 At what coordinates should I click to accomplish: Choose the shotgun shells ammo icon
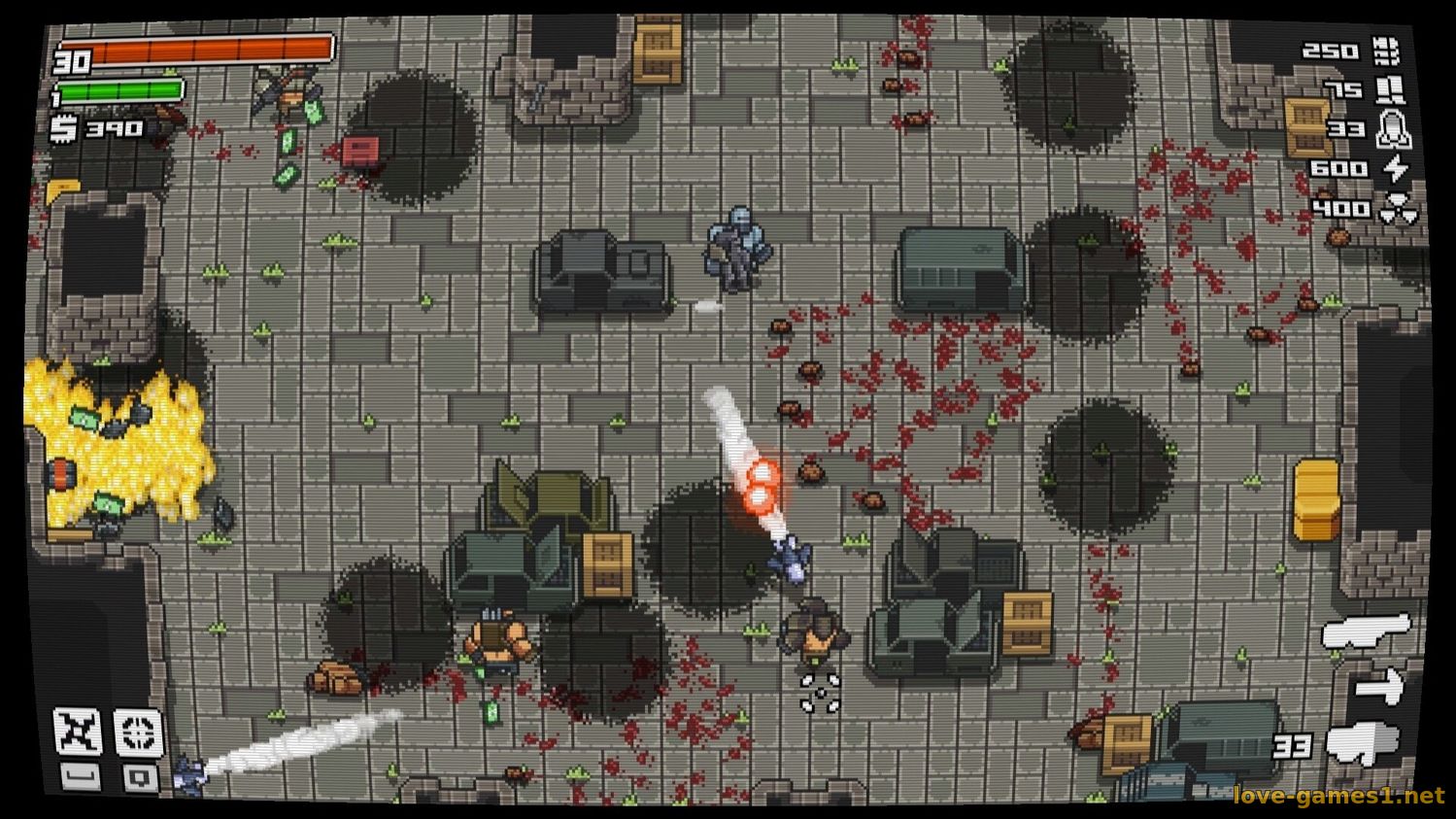(x=1390, y=89)
